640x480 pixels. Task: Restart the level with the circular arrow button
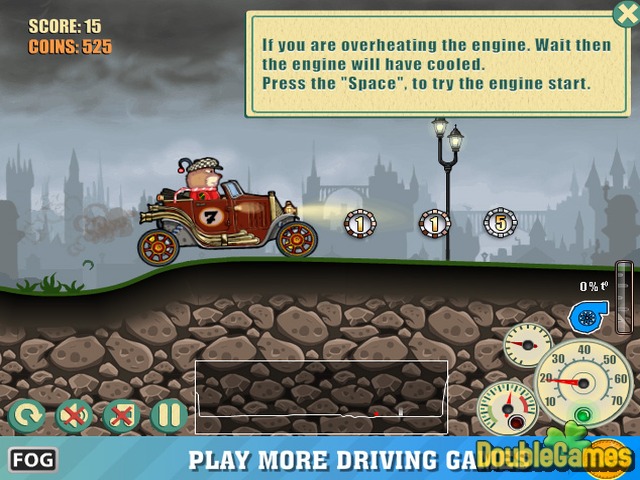[x=25, y=415]
